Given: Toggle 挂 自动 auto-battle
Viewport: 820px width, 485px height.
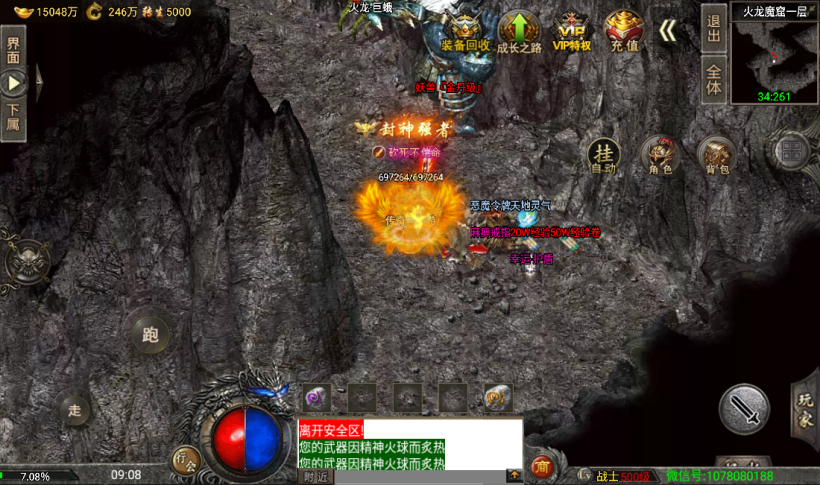Looking at the screenshot, I should click(x=603, y=155).
